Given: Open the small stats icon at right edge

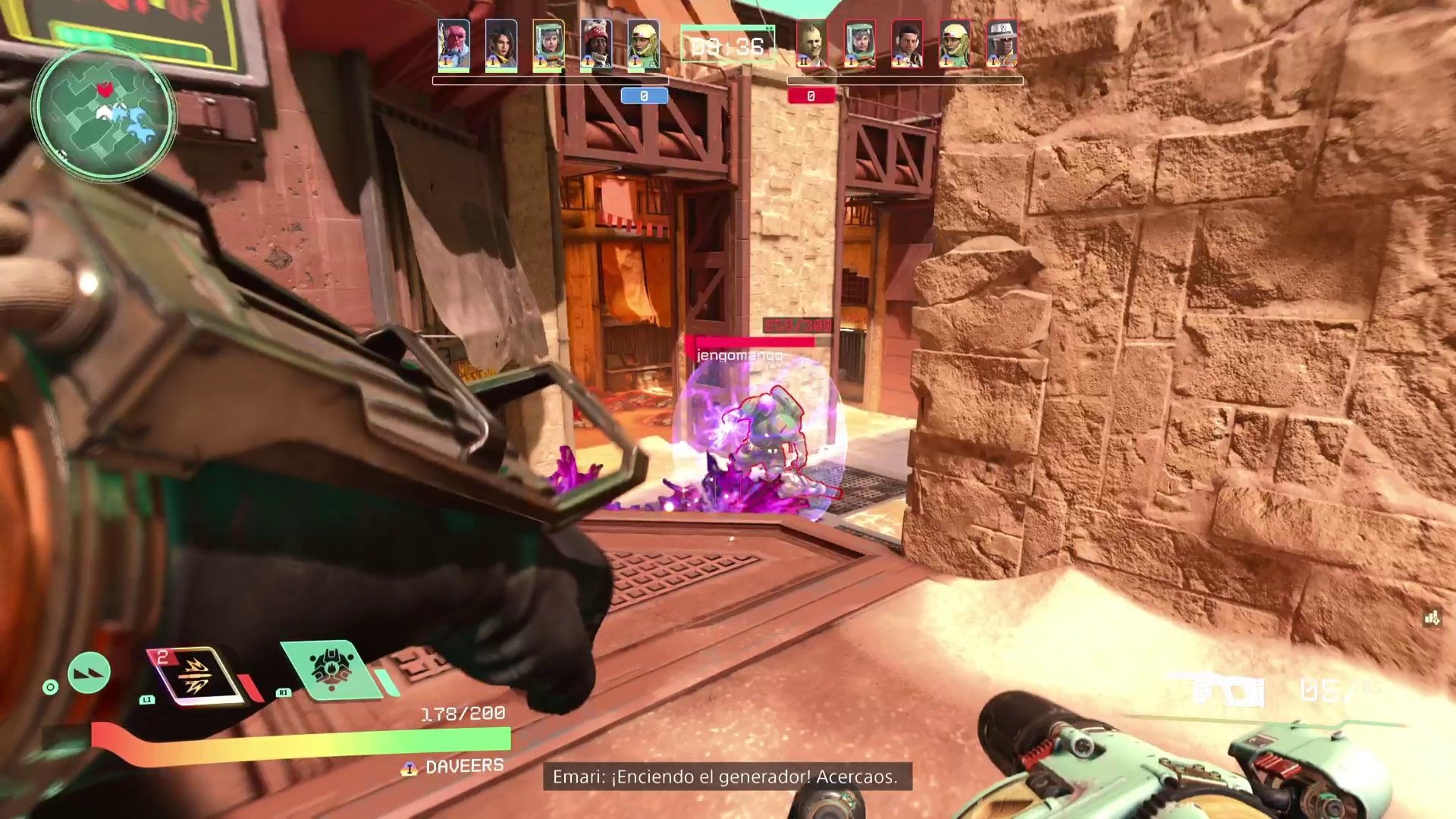Looking at the screenshot, I should (x=1432, y=619).
